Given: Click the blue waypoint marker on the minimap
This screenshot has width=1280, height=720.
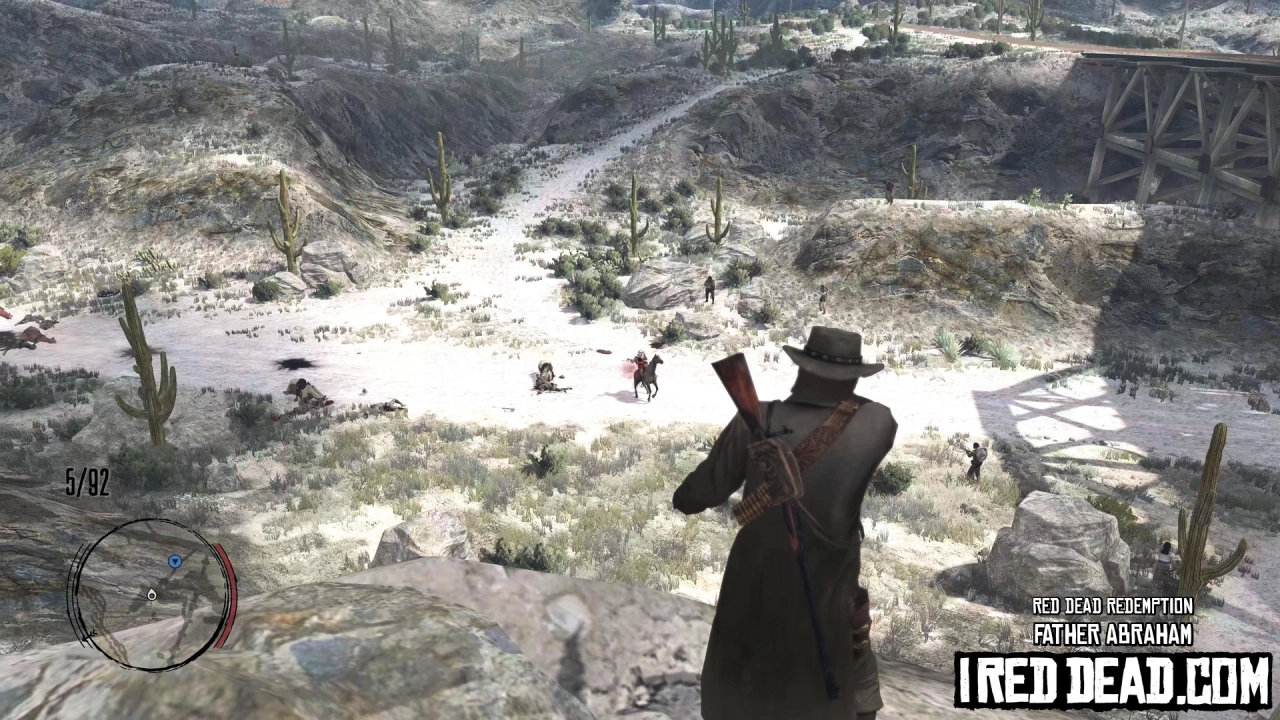Looking at the screenshot, I should click(174, 562).
